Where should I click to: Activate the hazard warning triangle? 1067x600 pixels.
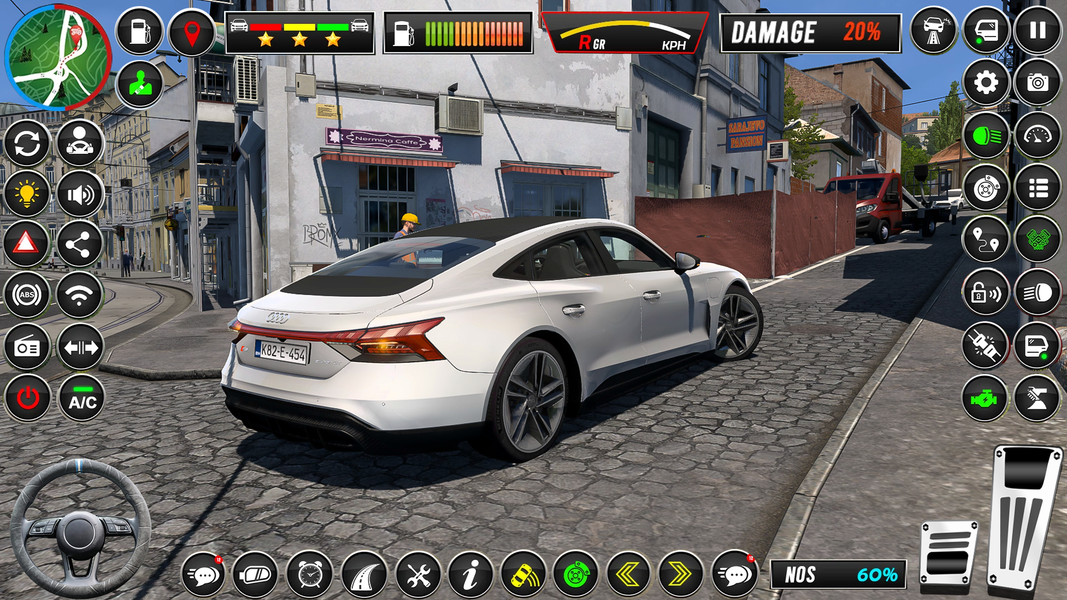point(27,243)
